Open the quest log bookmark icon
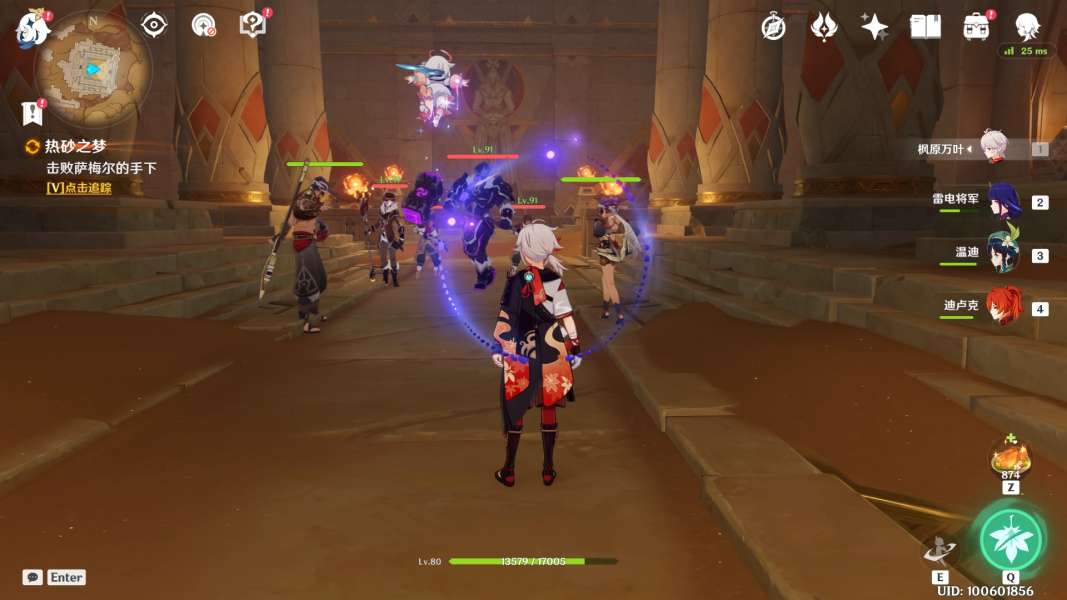The width and height of the screenshot is (1067, 600). pos(31,113)
